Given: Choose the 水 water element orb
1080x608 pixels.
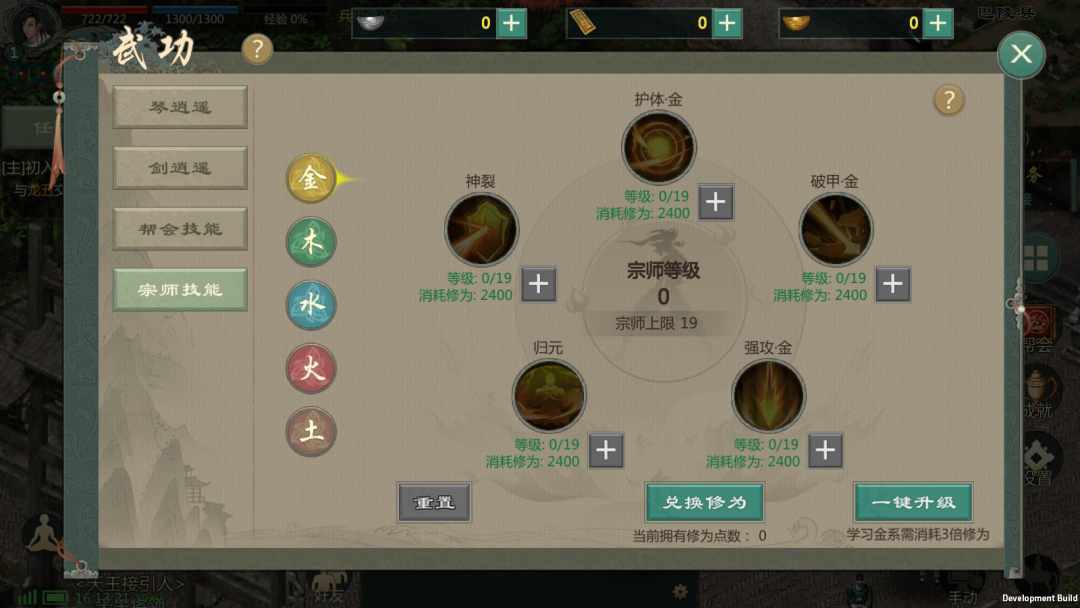Looking at the screenshot, I should pyautogui.click(x=311, y=306).
